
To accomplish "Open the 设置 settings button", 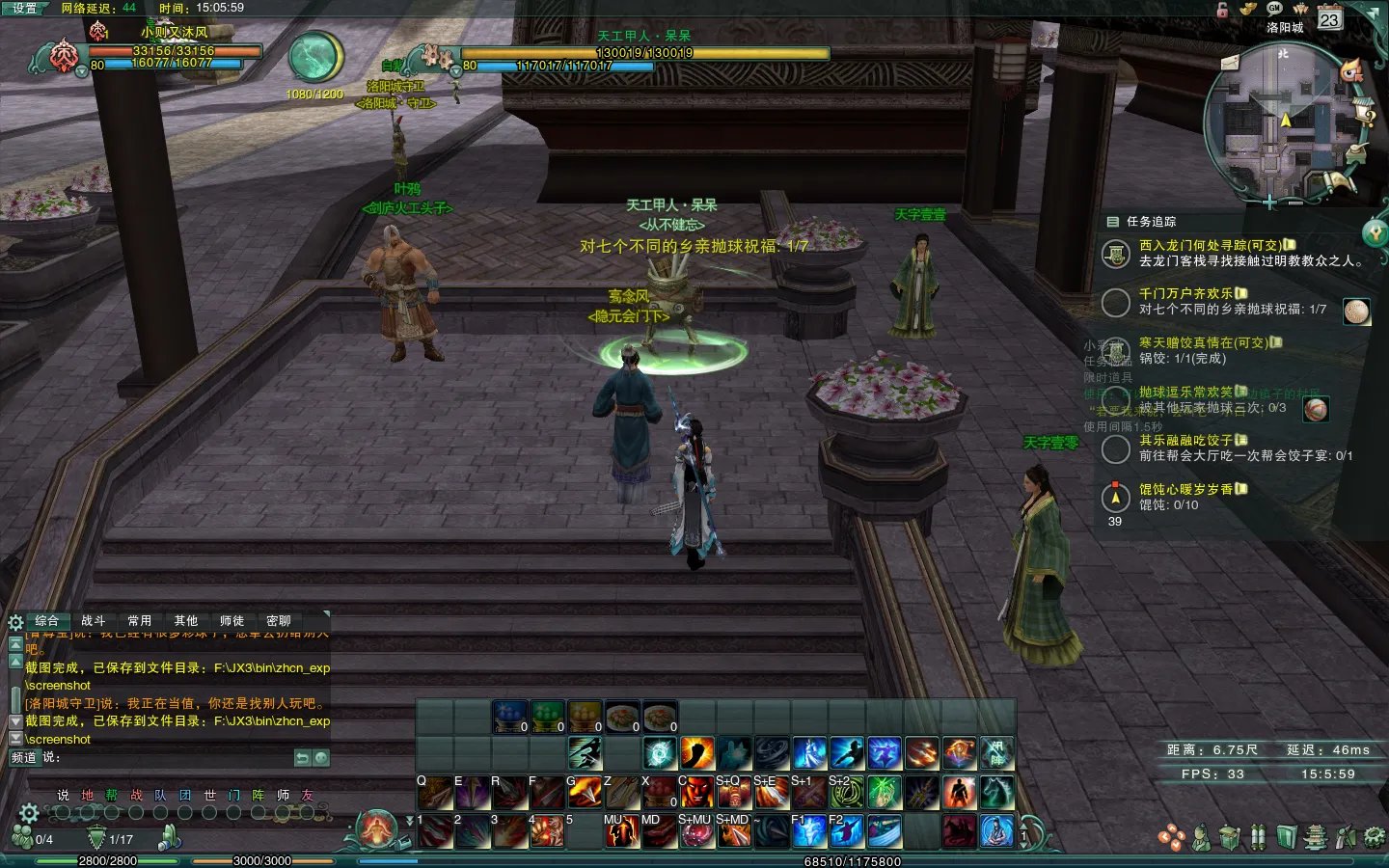I will tap(24, 8).
